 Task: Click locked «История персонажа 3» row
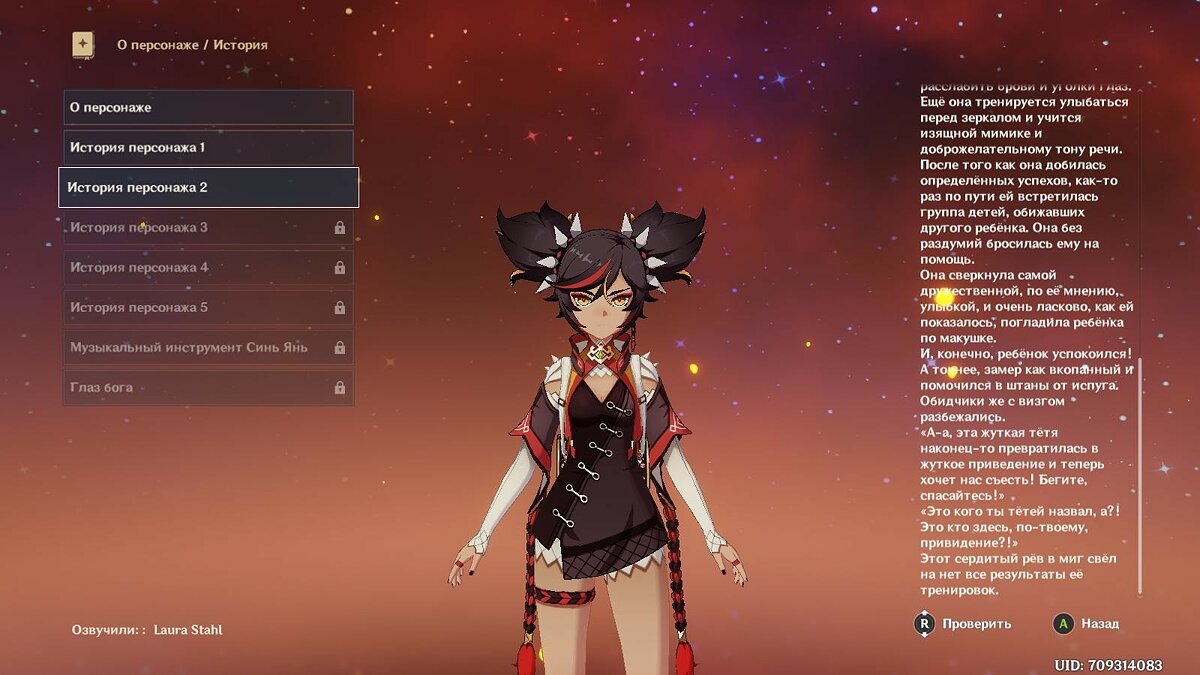(x=208, y=227)
